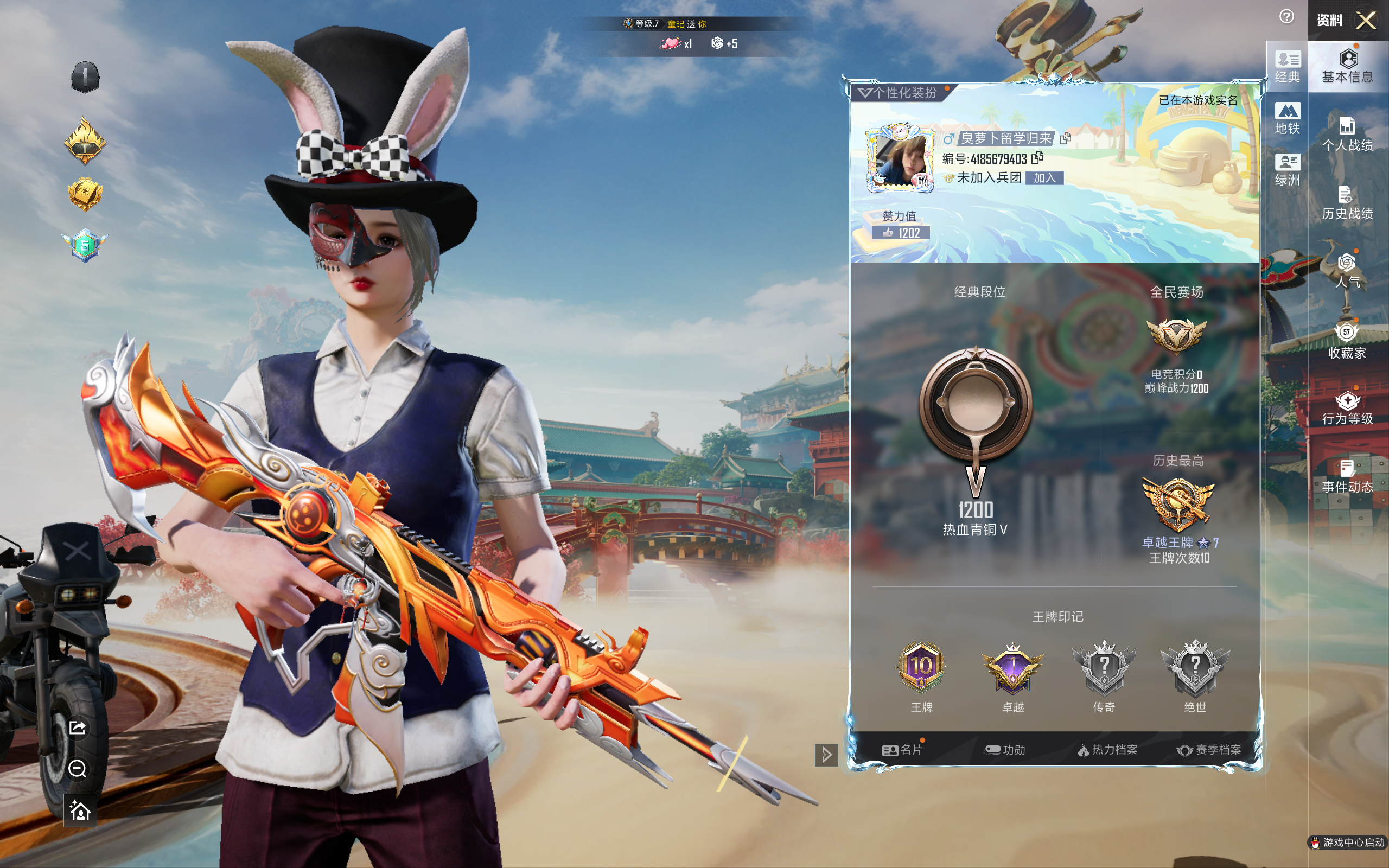Switch to the 名片 tab

click(x=902, y=750)
